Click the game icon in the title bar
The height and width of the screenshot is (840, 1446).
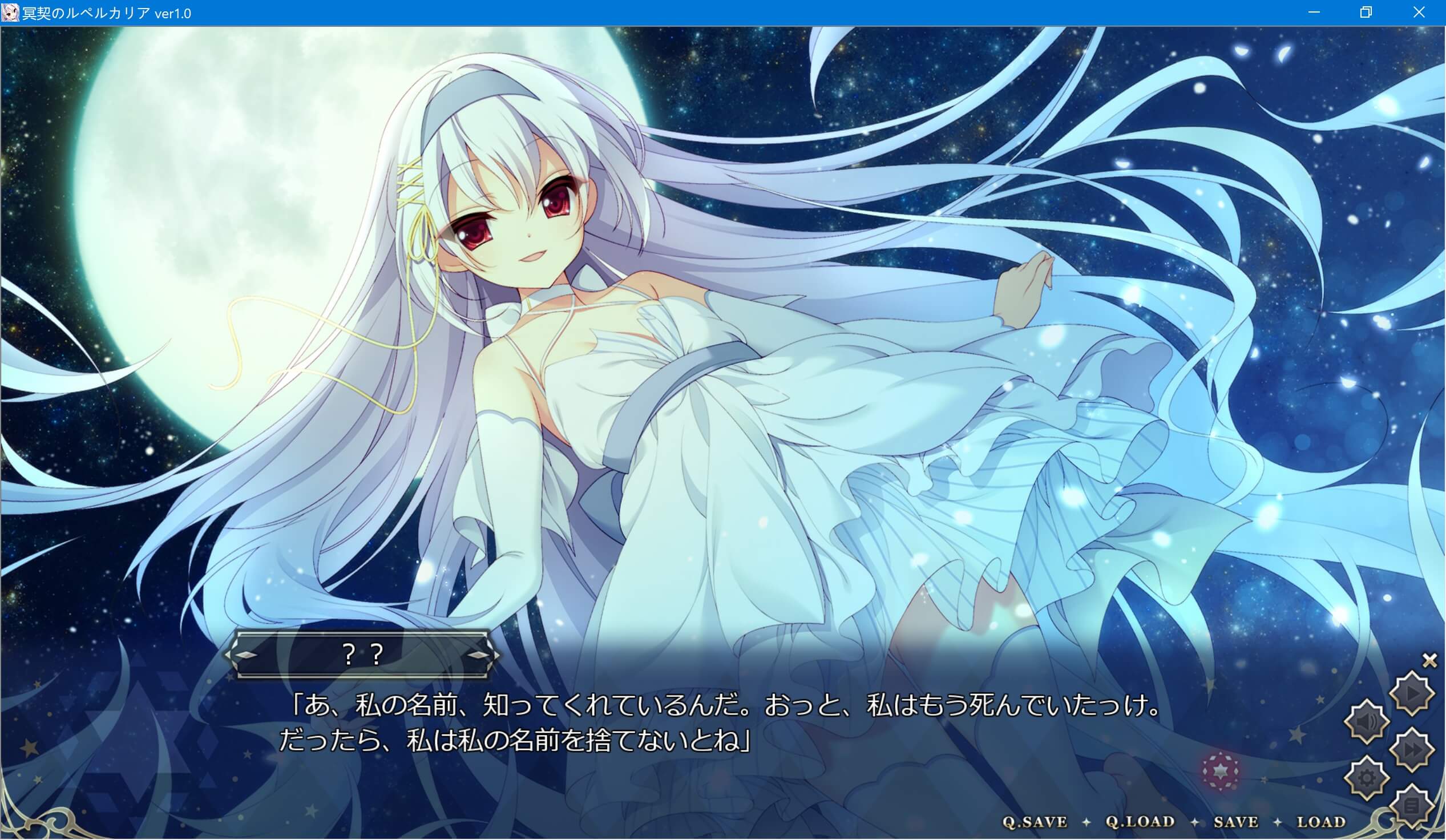tap(10, 12)
